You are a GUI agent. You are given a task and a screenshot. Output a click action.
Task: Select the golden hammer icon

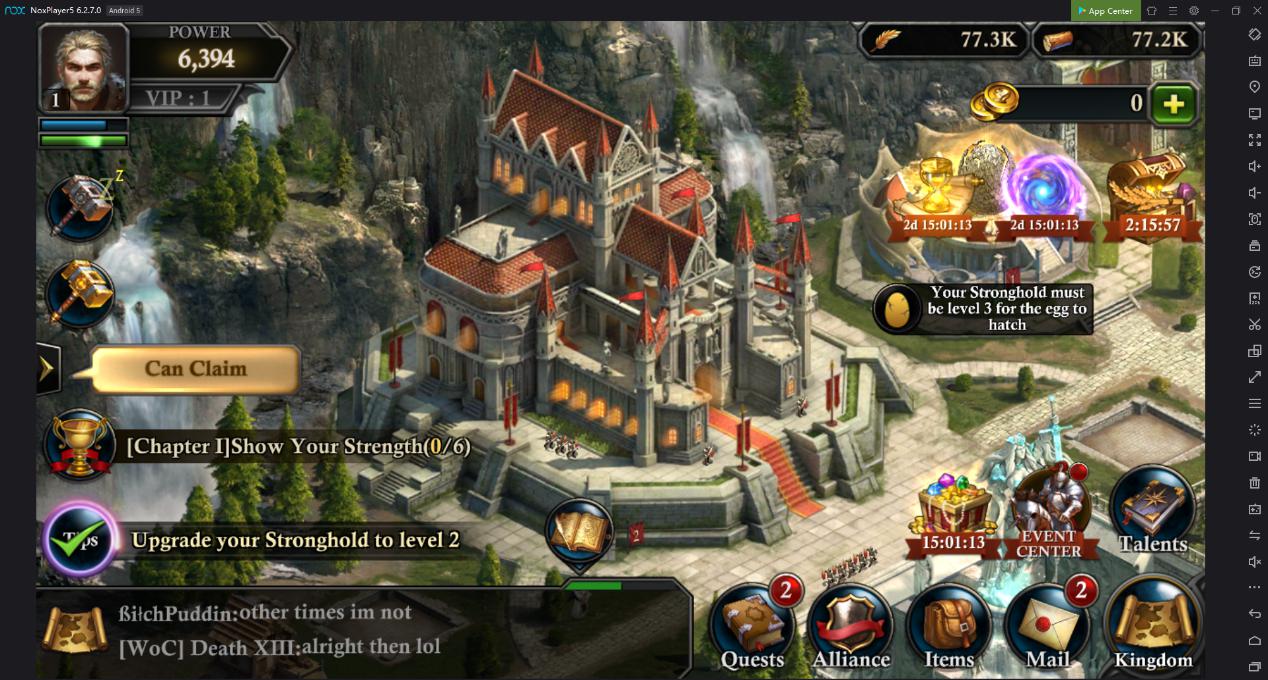pyautogui.click(x=80, y=293)
